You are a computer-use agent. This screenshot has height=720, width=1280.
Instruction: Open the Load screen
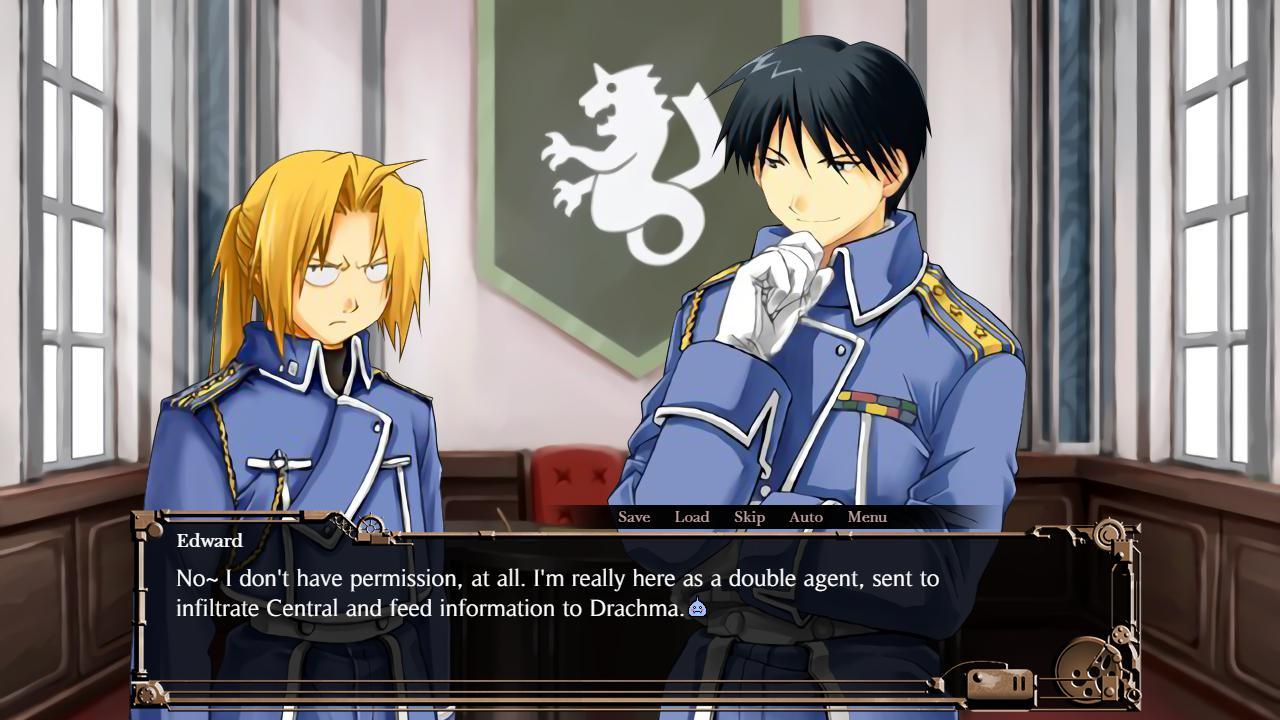coord(693,517)
